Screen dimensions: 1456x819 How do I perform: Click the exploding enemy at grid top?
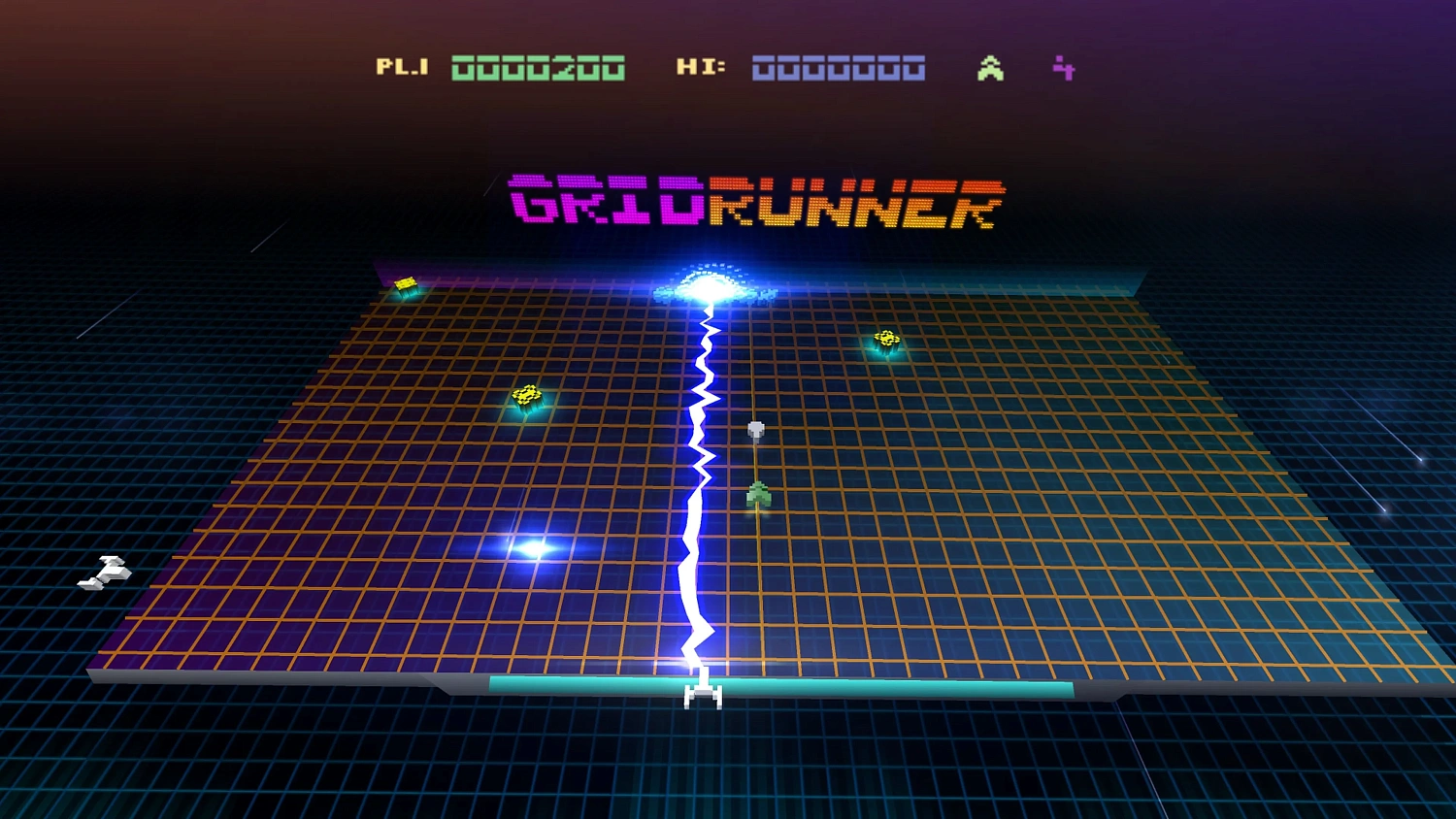click(711, 283)
